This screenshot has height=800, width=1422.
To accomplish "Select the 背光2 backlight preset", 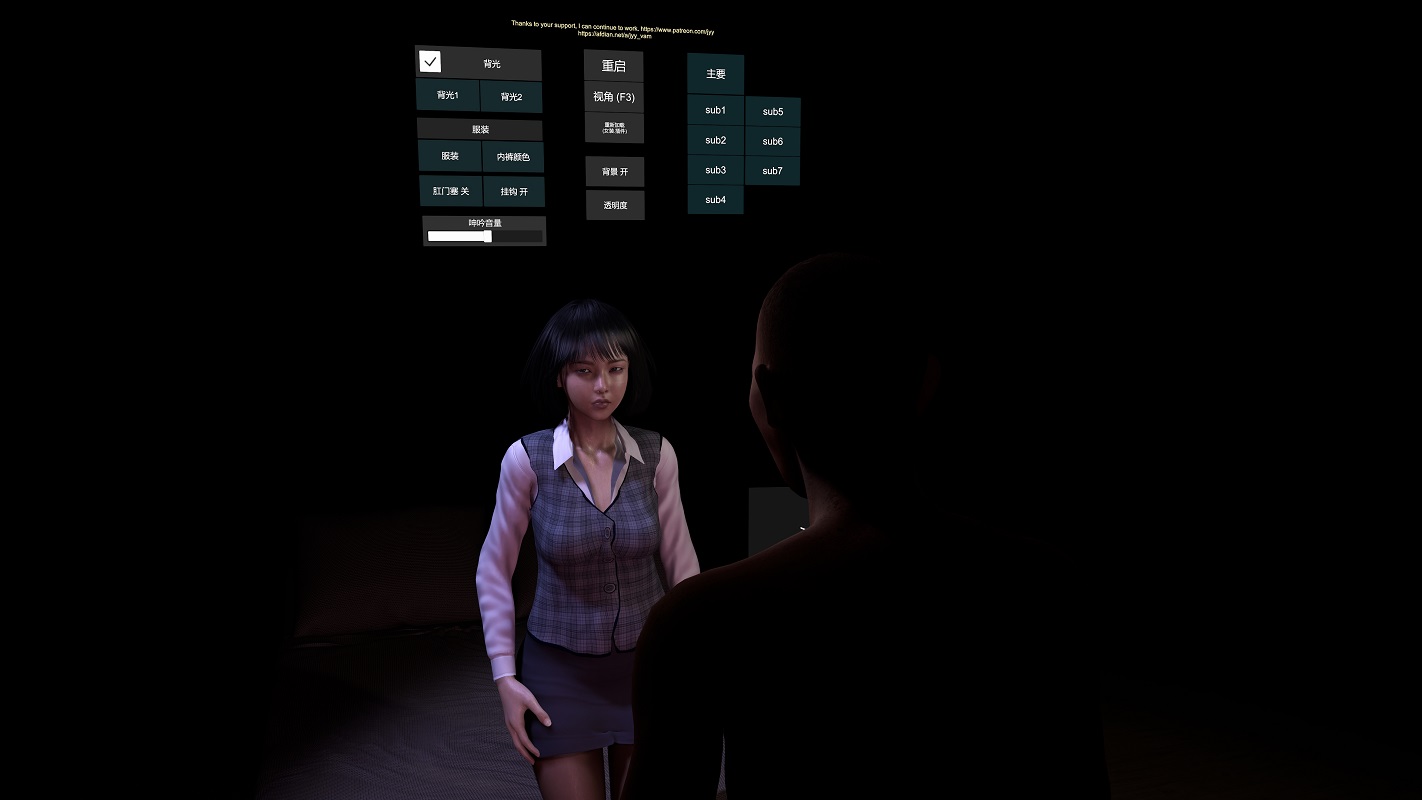I will pos(511,97).
